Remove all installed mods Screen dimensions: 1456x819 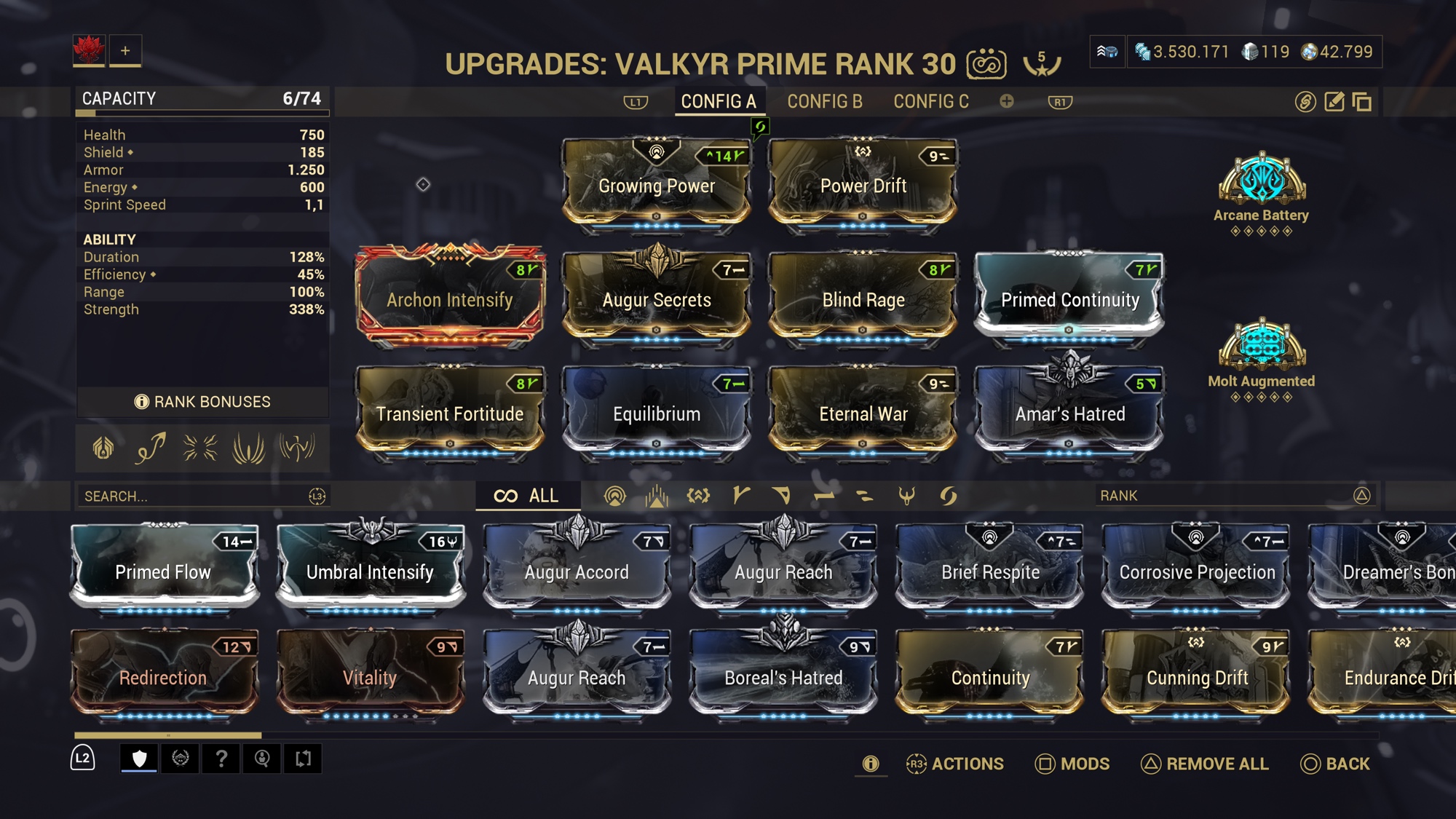coord(1205,764)
